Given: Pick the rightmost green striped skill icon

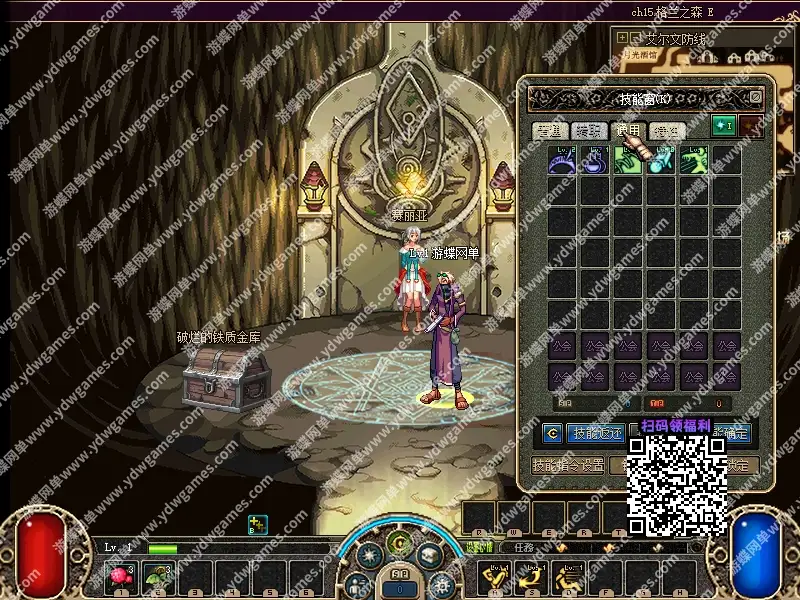Looking at the screenshot, I should pos(693,161).
